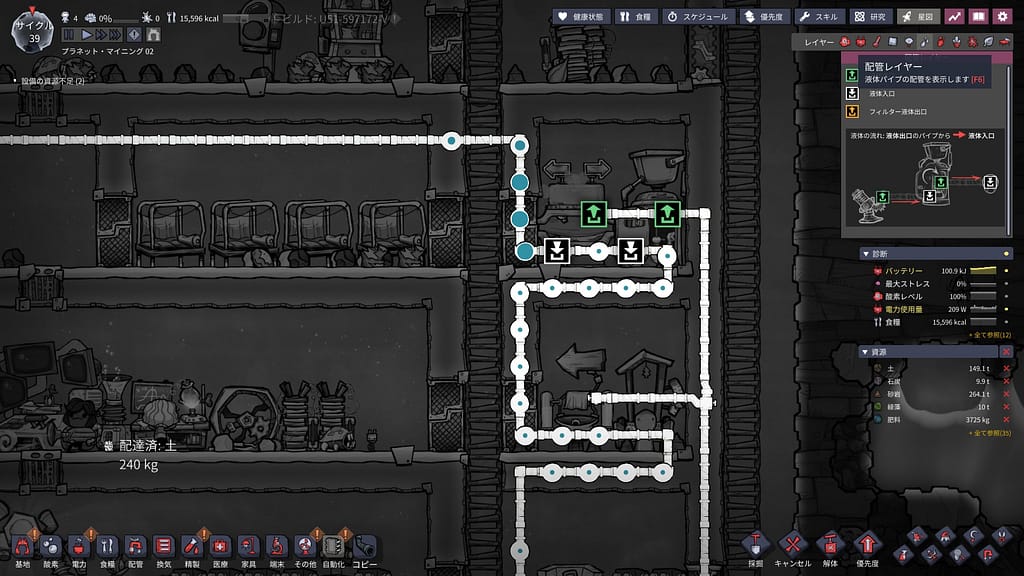Open the 電力 power build category

click(79, 547)
